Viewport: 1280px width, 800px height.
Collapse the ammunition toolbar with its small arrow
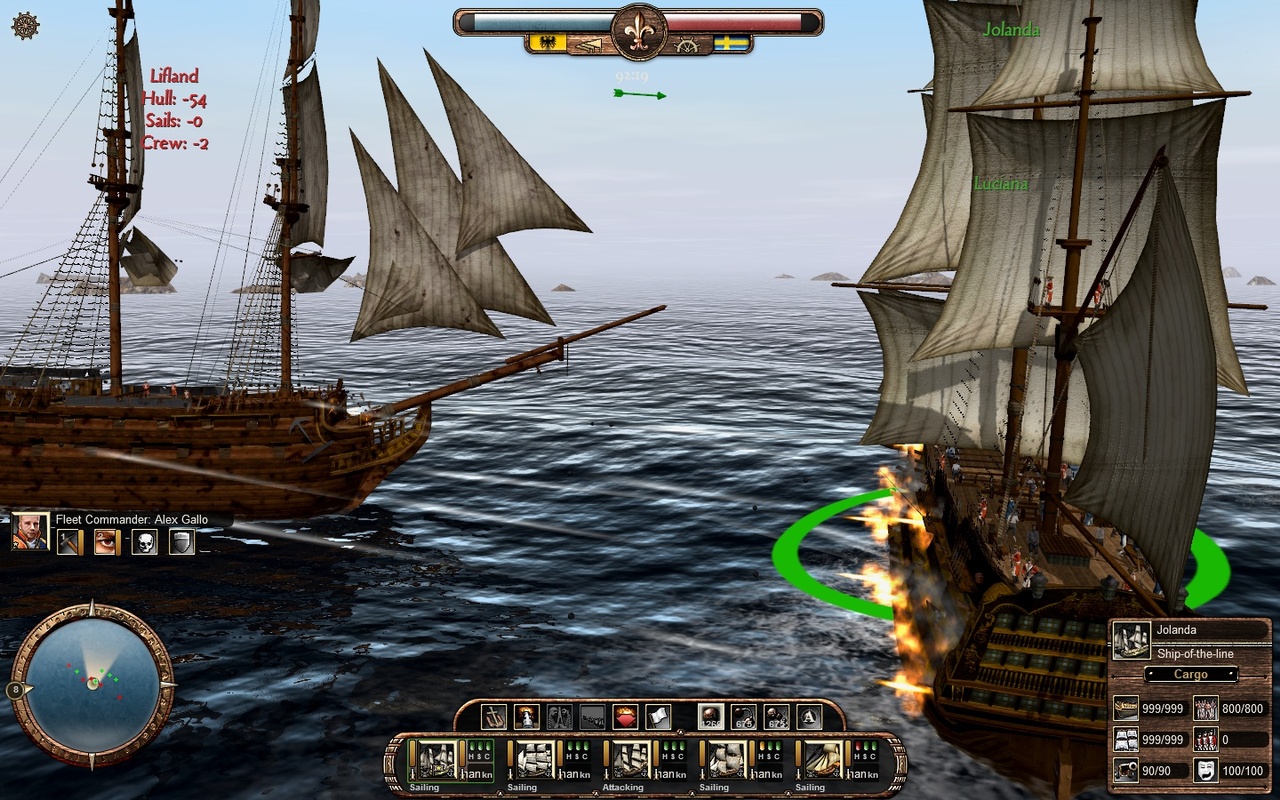click(x=682, y=730)
